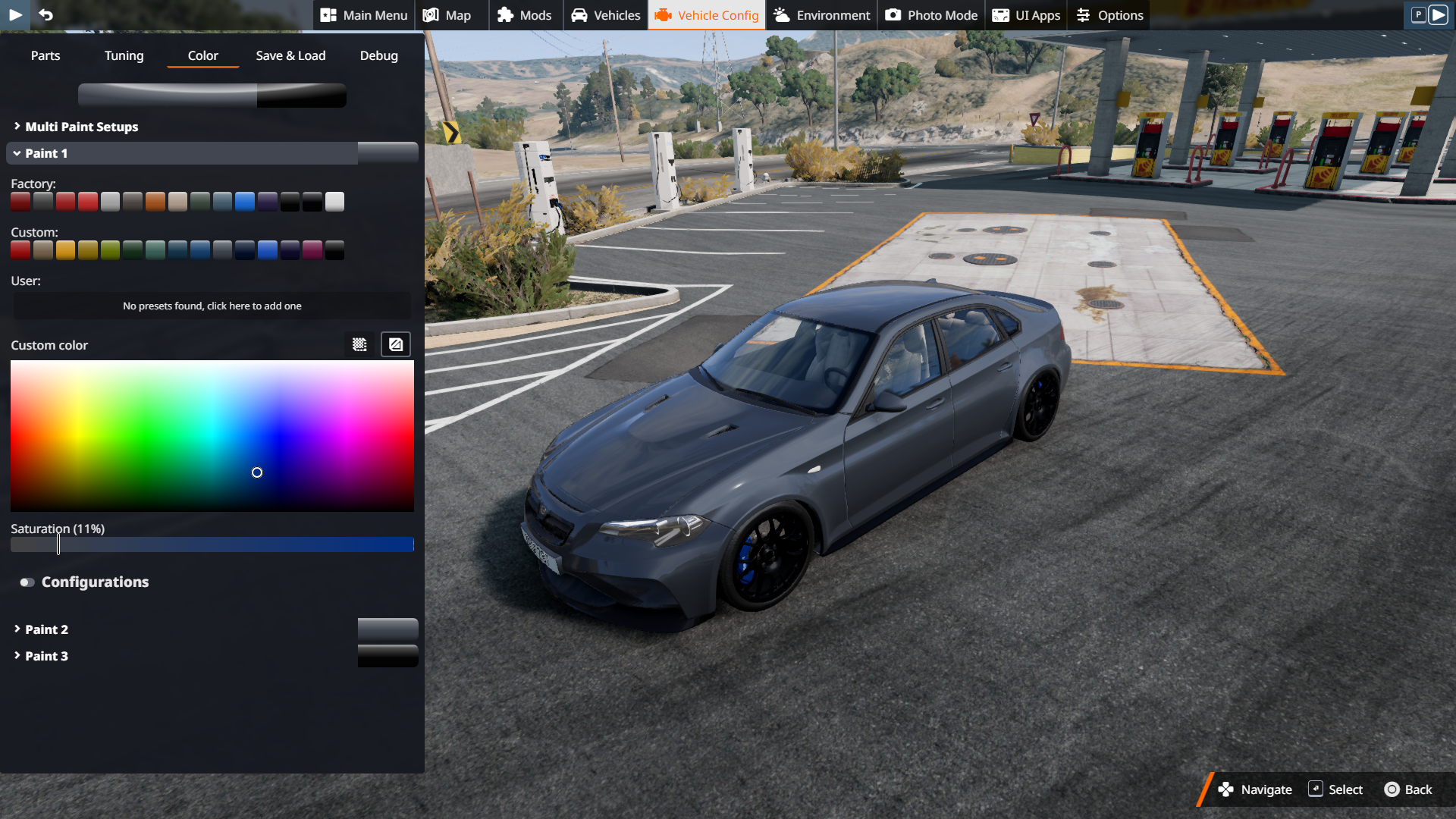
Task: Open the Mods menu
Action: (525, 15)
